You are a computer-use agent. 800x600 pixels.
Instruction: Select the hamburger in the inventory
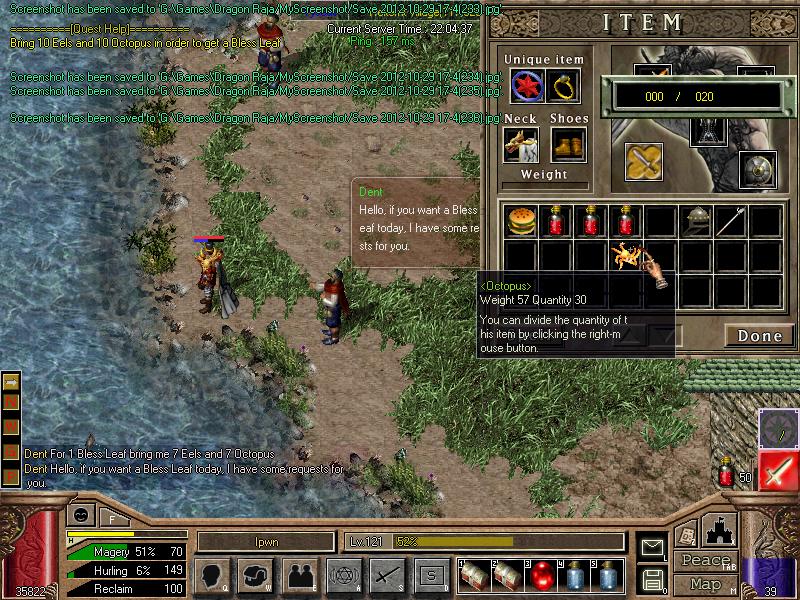pos(519,219)
